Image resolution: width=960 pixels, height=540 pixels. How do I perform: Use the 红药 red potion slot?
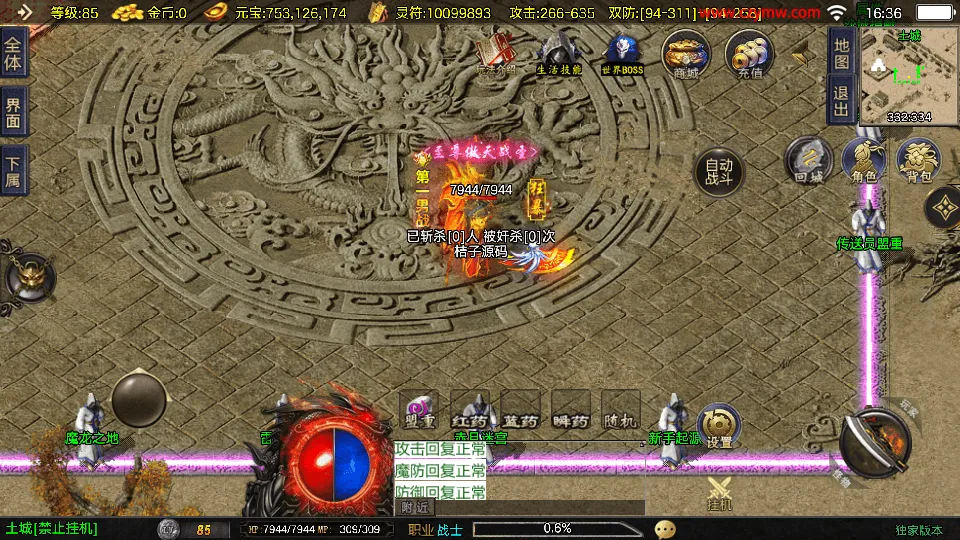[x=469, y=410]
